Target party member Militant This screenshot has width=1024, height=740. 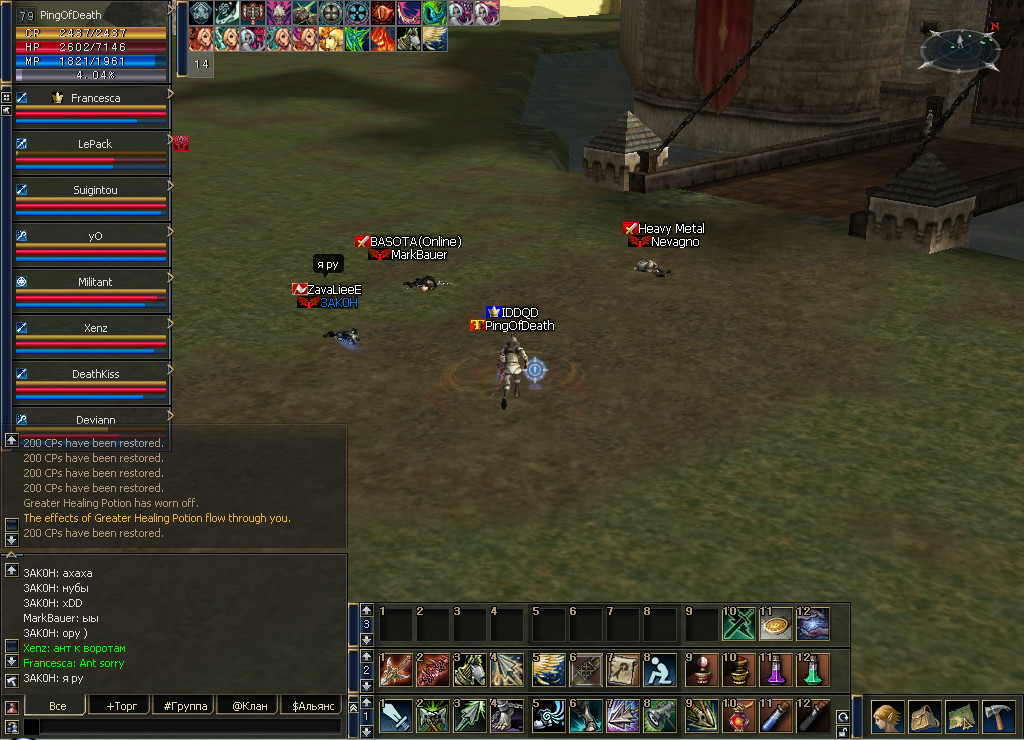pyautogui.click(x=94, y=282)
